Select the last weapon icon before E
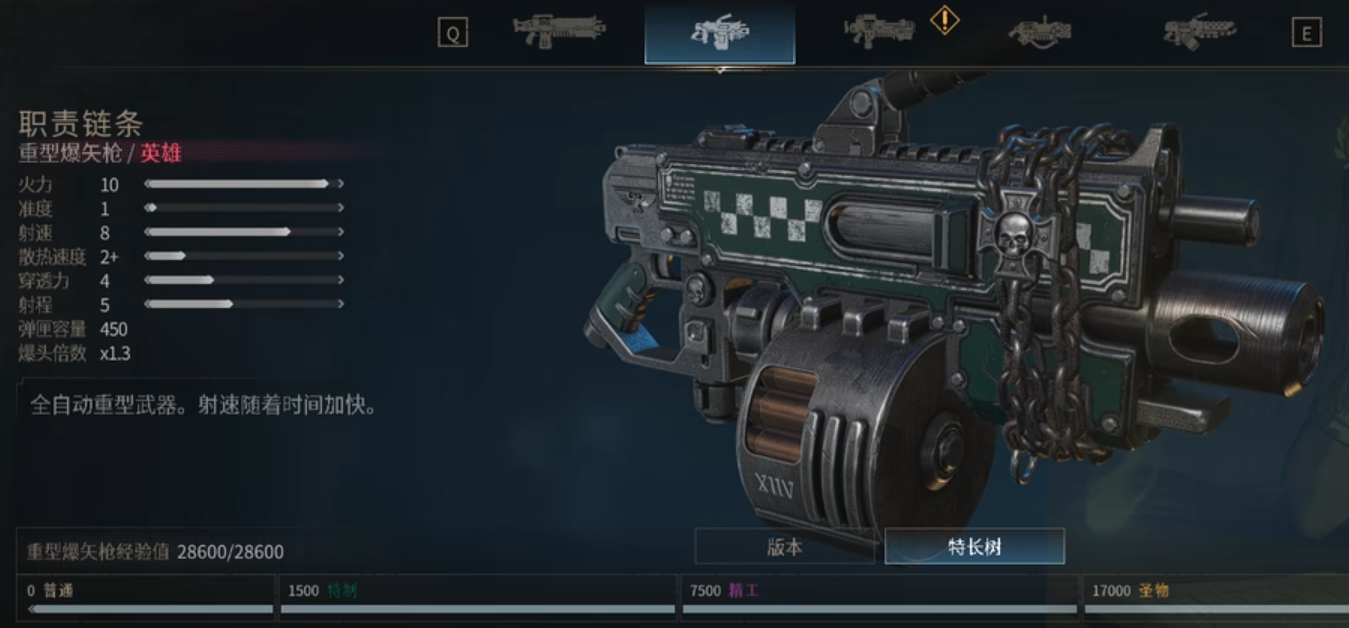This screenshot has height=628, width=1349. coord(1199,32)
